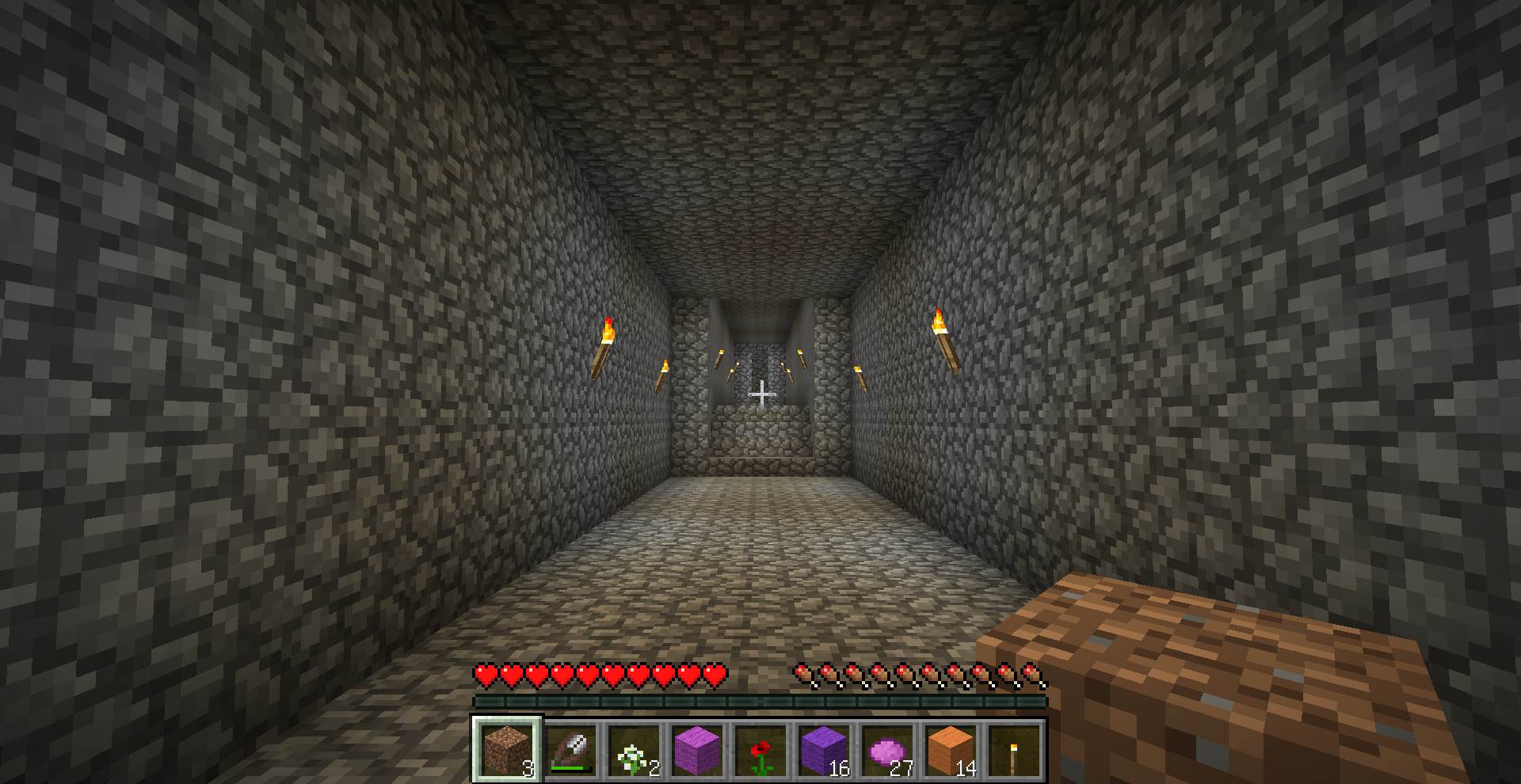This screenshot has width=1521, height=784.
Task: Select the pink dye hotbar slot
Action: point(887,749)
